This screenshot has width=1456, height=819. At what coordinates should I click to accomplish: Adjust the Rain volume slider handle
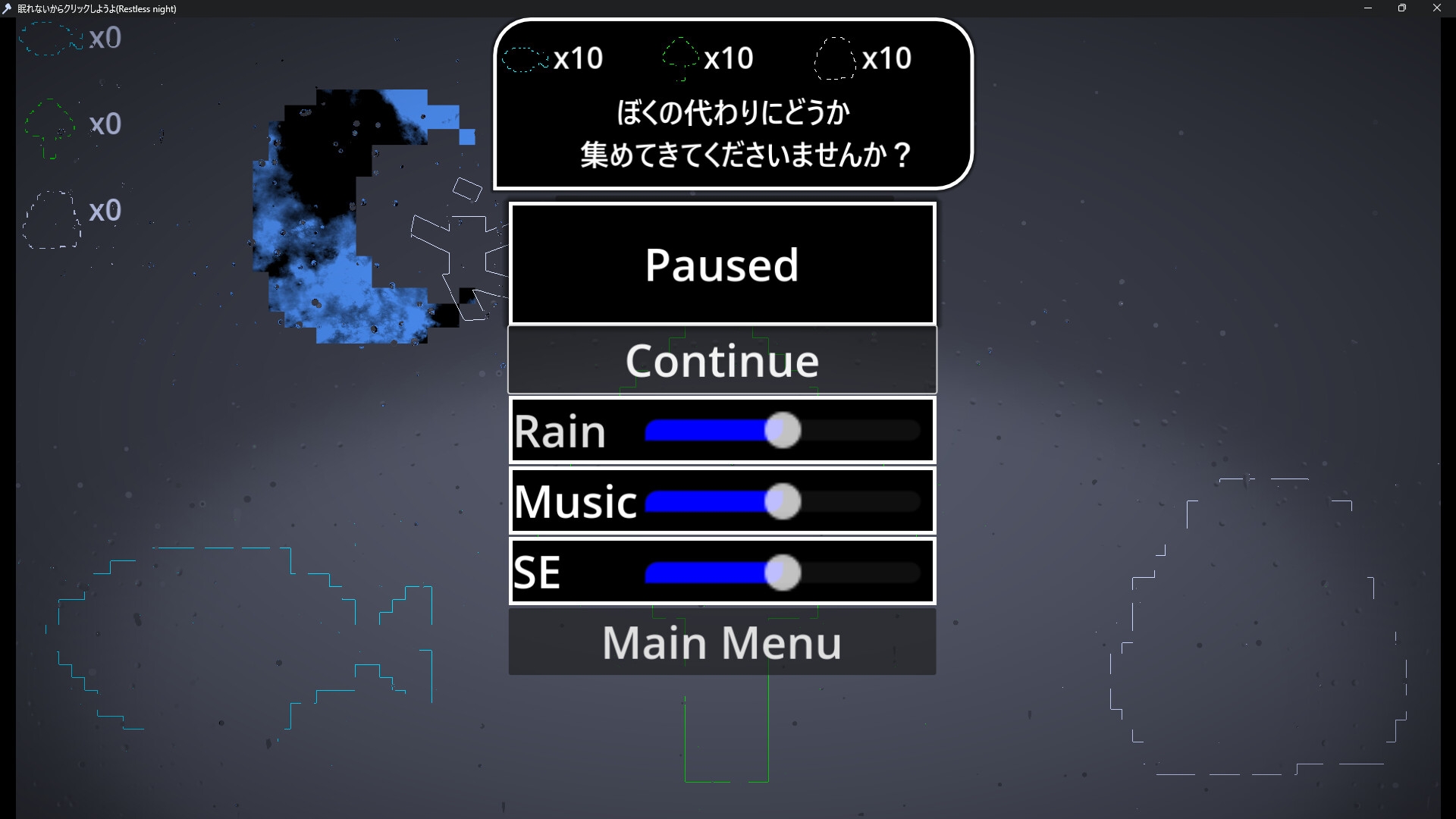(782, 431)
